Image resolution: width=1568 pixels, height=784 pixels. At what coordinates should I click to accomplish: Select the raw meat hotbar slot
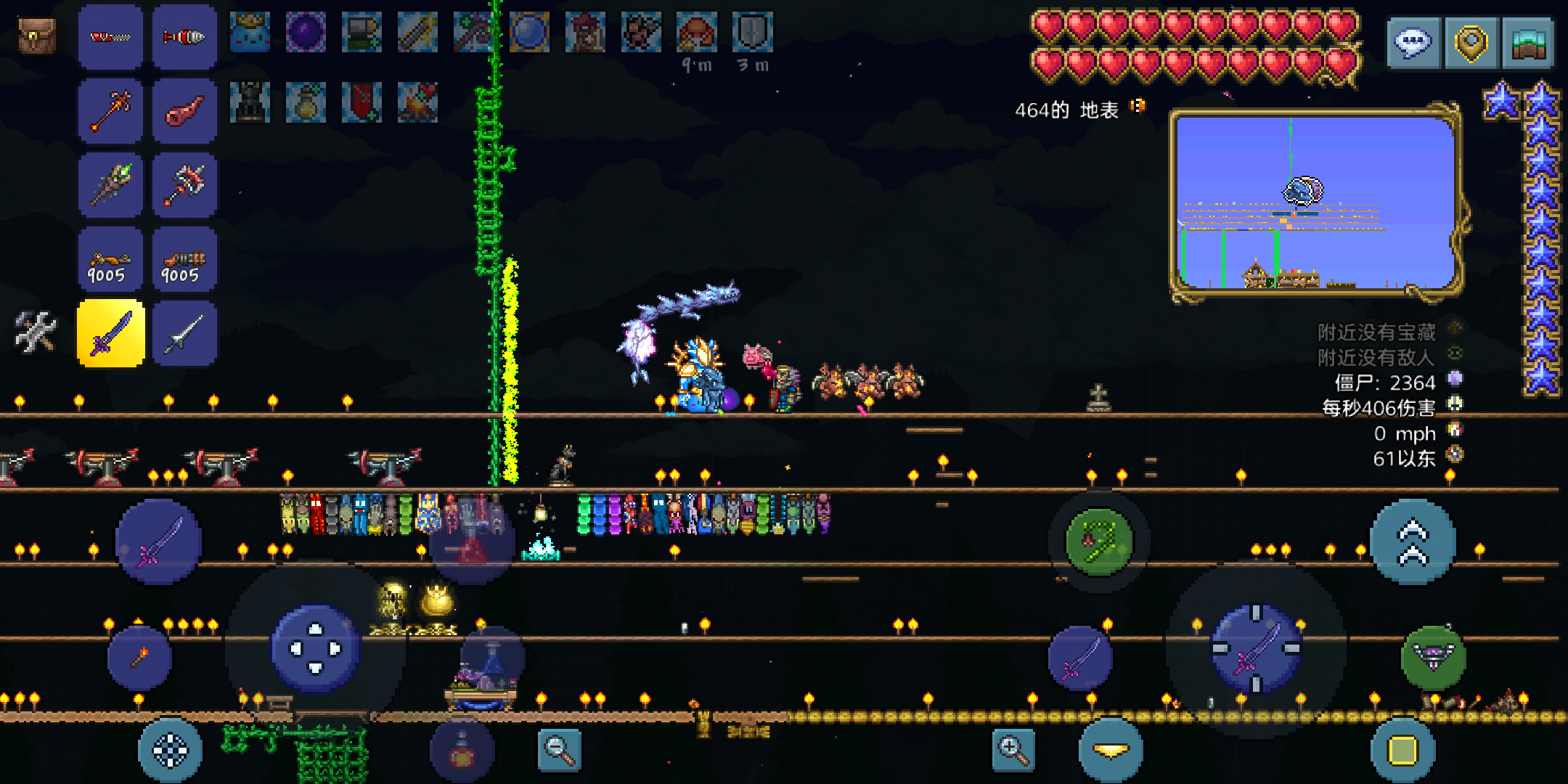click(184, 111)
